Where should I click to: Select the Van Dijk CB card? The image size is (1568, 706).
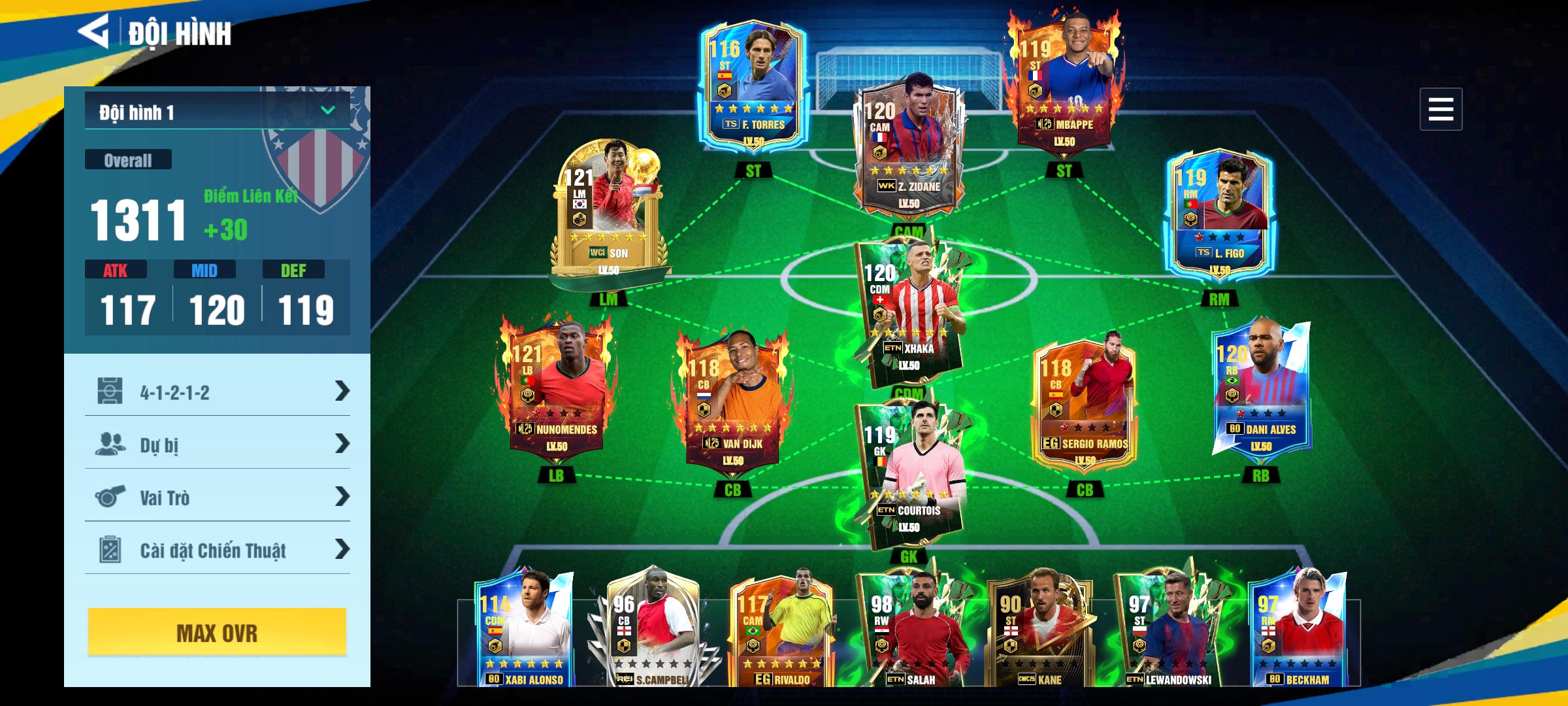pos(733,402)
